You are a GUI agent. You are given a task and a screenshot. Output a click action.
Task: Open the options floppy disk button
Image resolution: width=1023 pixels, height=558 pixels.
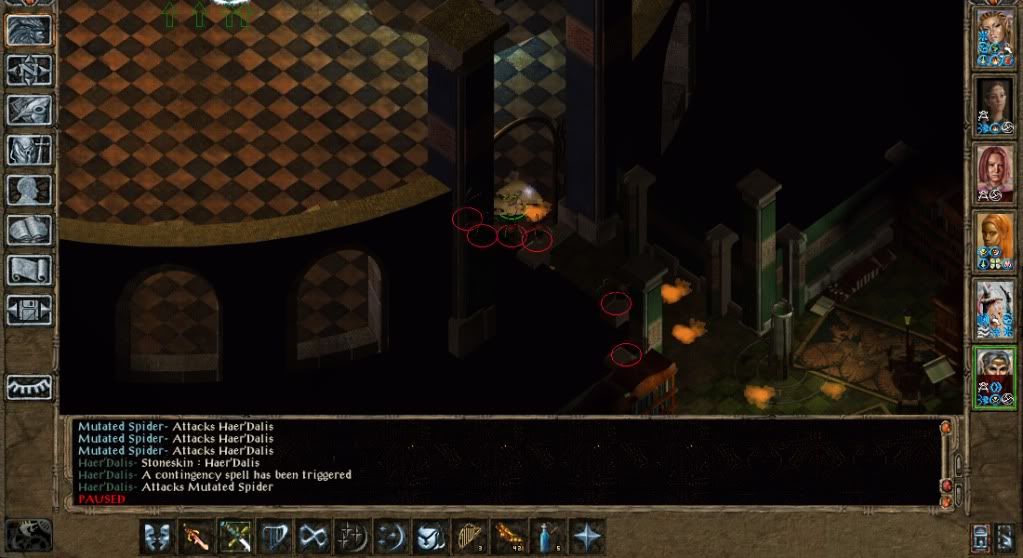29,310
